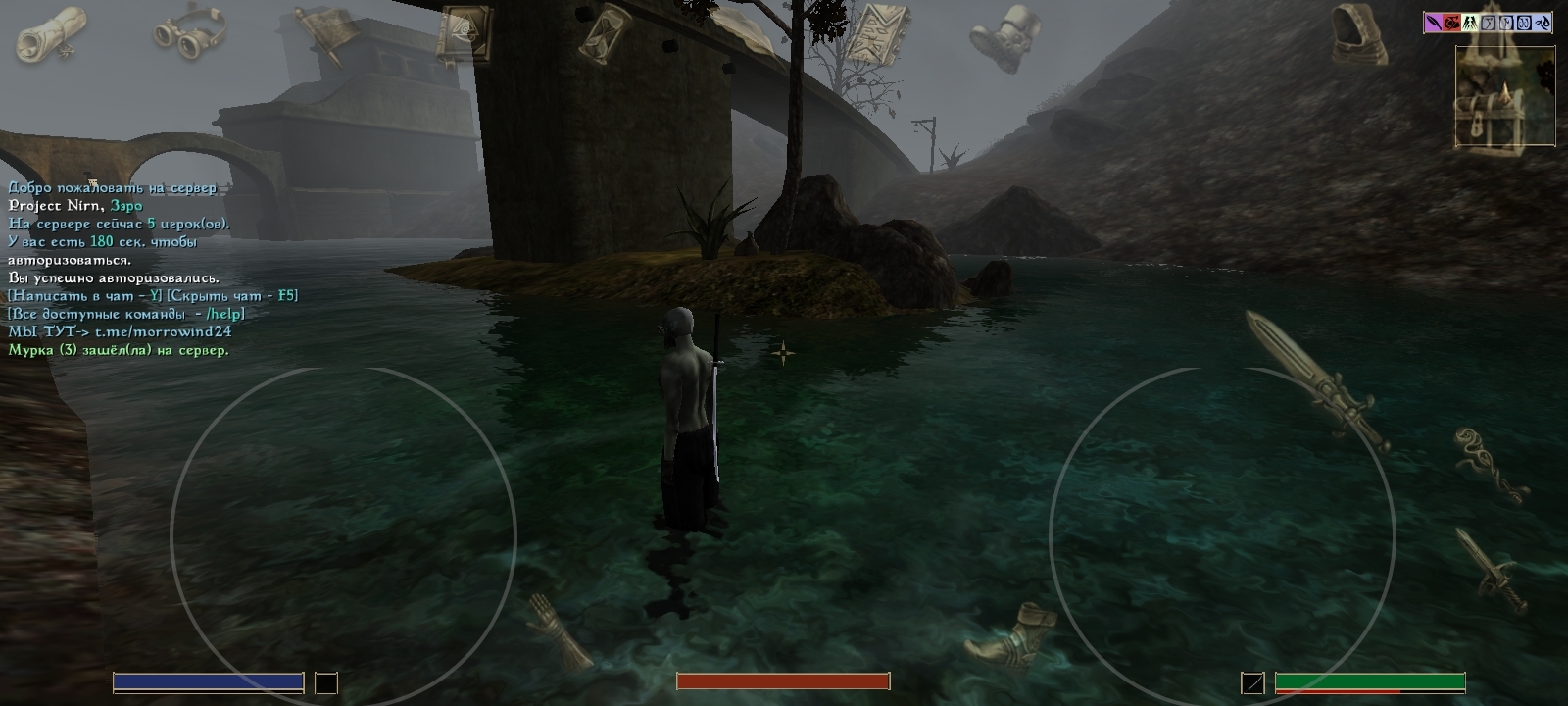Viewport: 1568px width, 706px height.
Task: Click the empty spell slot box
Action: 325,682
